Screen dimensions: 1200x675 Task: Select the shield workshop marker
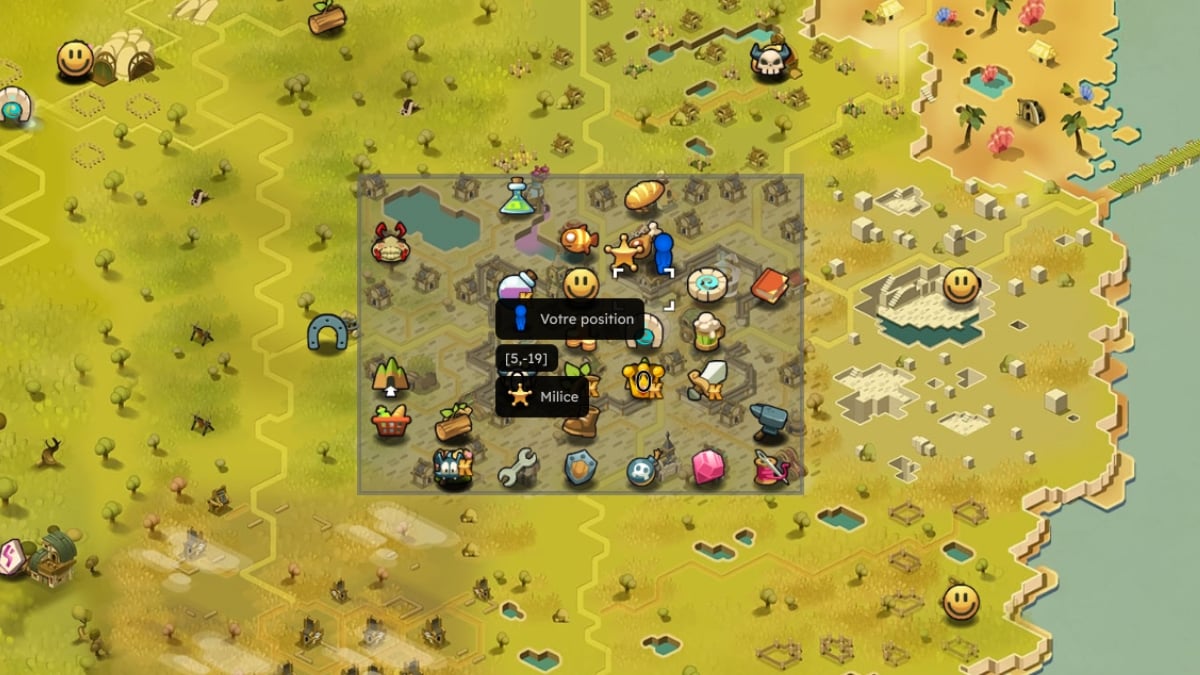click(580, 467)
